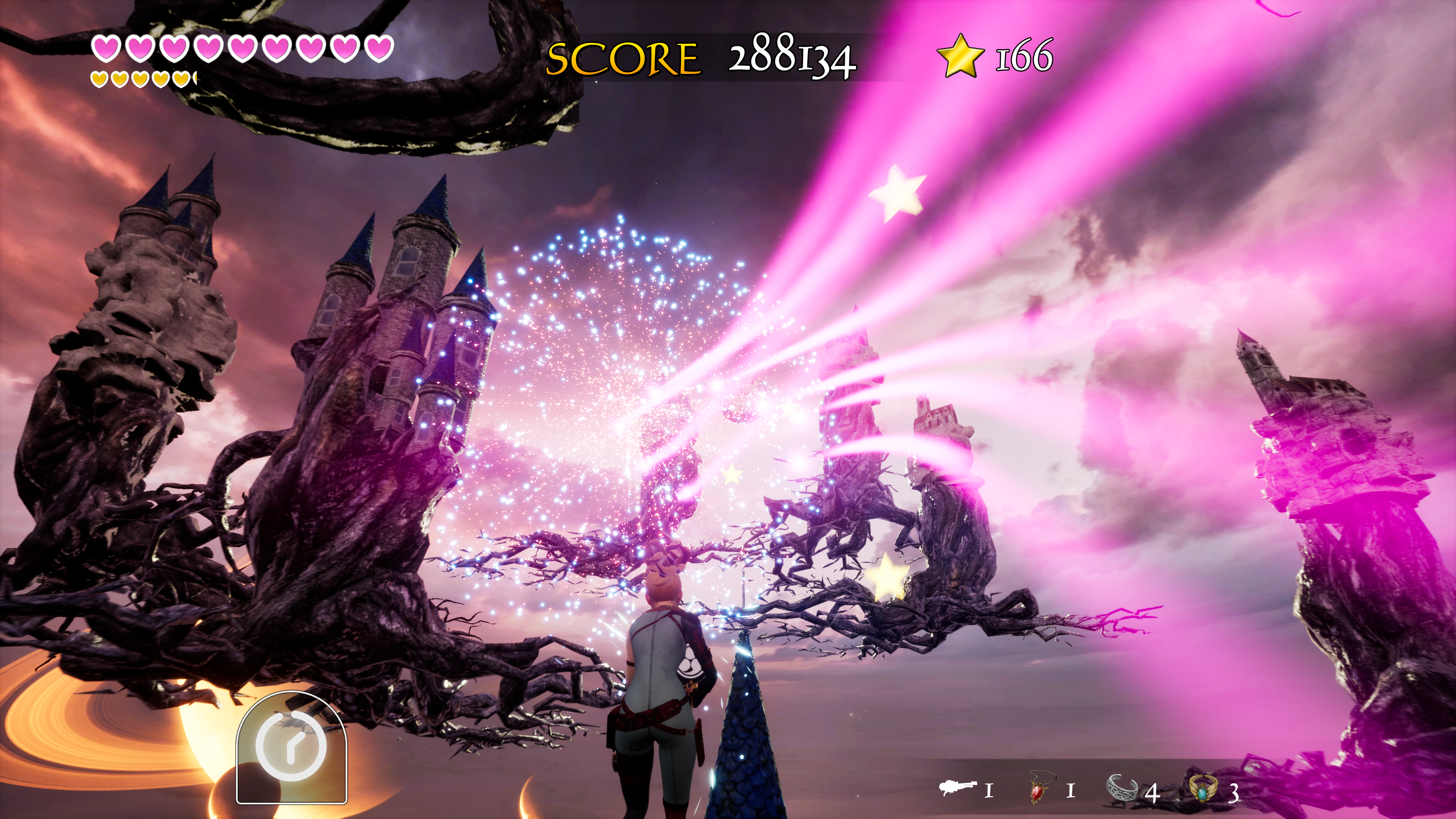Select the white gun weapon icon
The width and height of the screenshot is (1456, 819).
[x=957, y=788]
